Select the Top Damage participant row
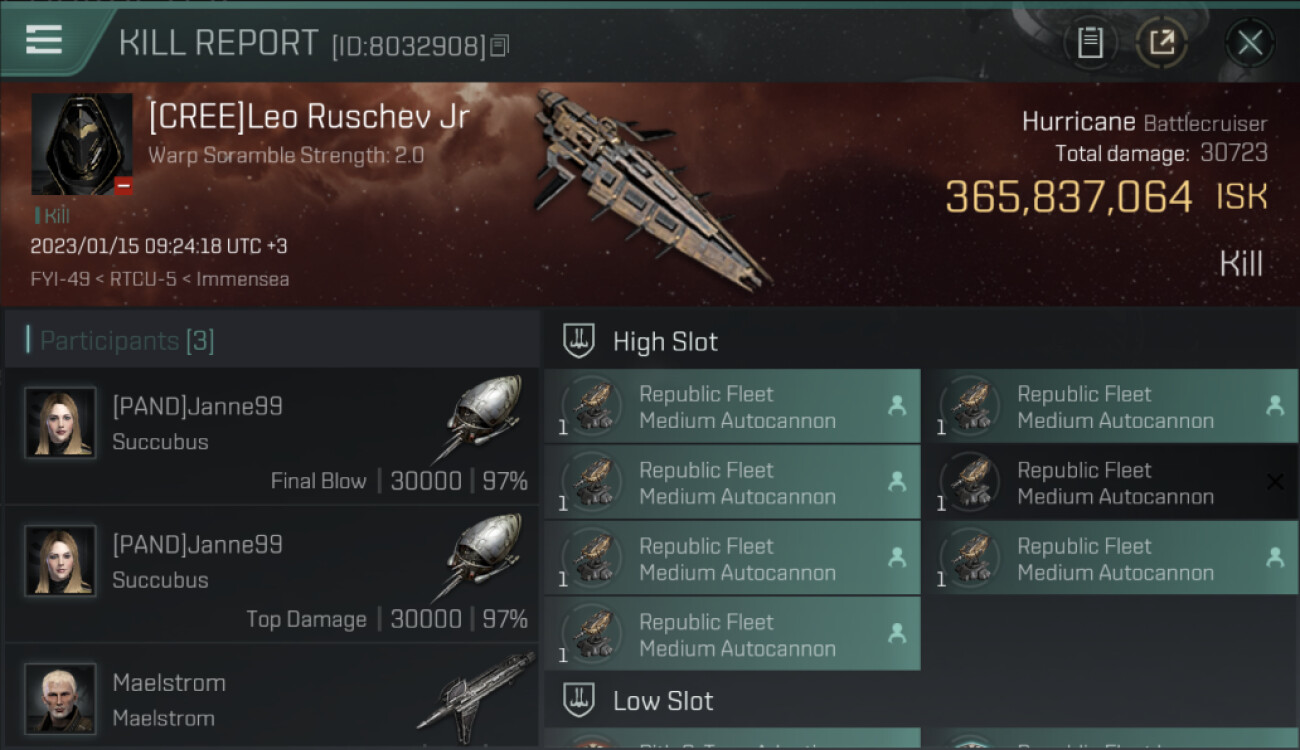 pos(272,574)
